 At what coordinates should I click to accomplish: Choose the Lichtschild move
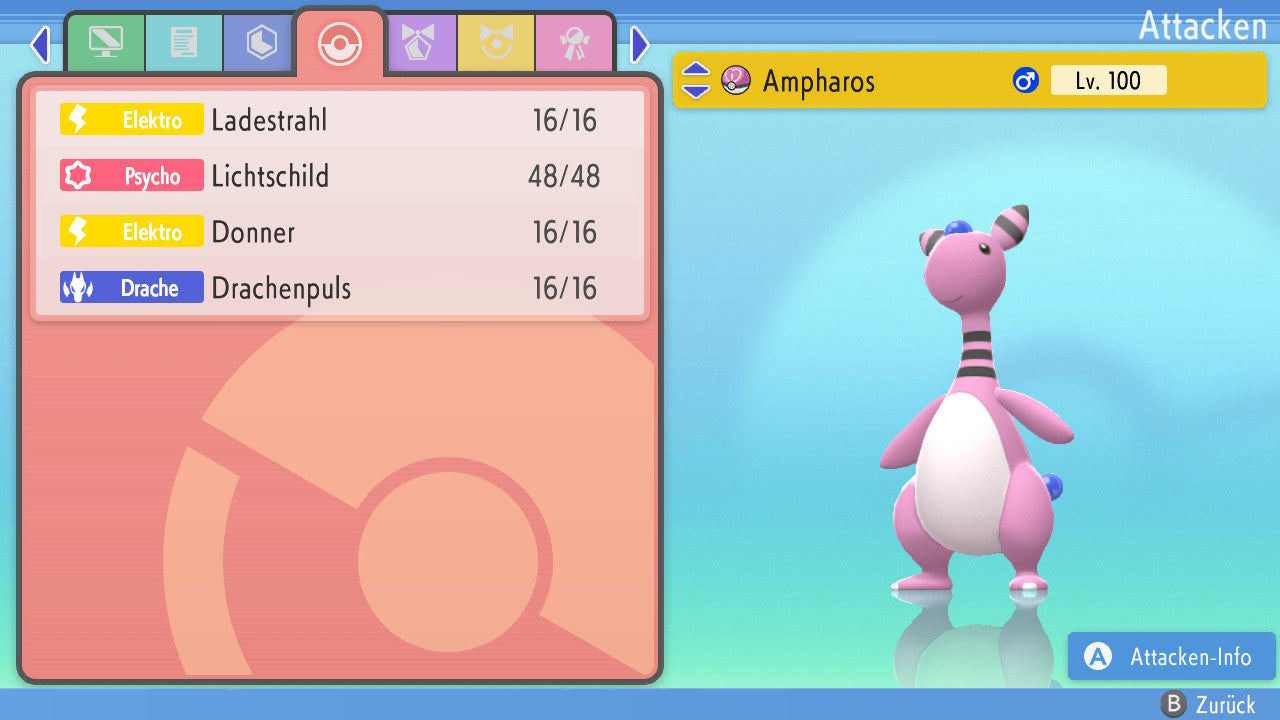340,176
